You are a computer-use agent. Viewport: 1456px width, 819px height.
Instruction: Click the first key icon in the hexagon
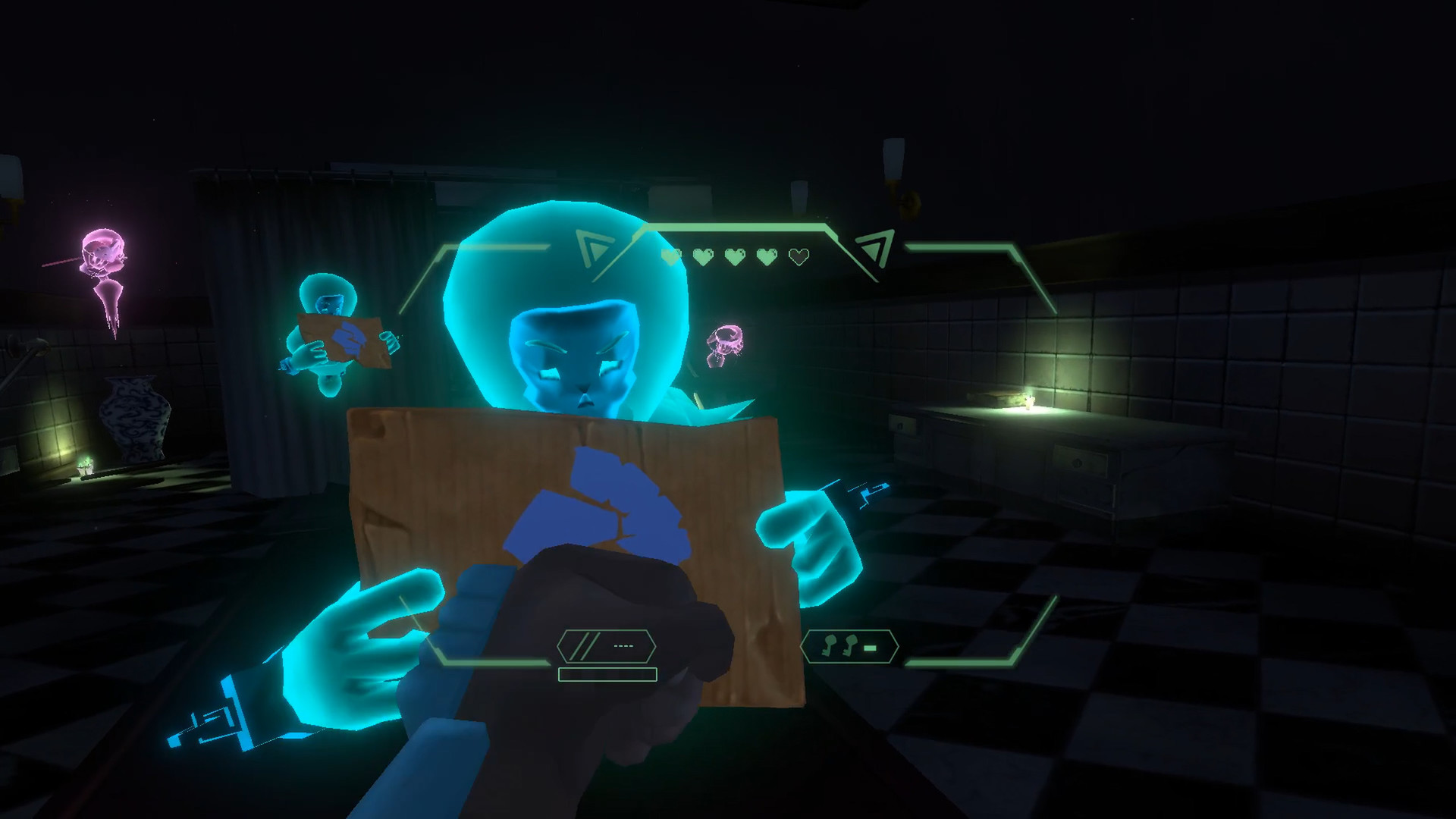(830, 645)
